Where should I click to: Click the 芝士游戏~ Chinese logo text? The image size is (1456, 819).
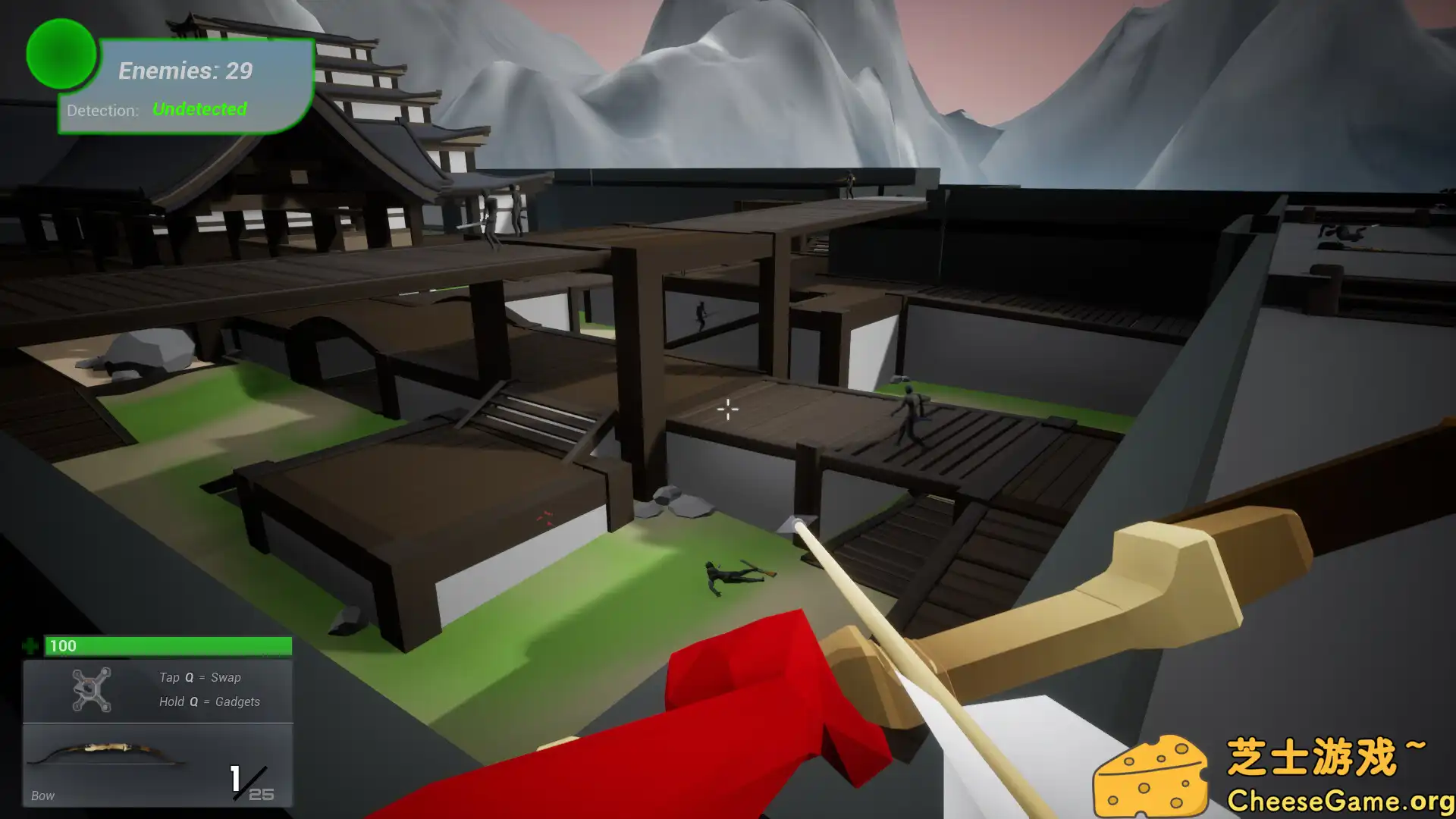(x=1327, y=756)
